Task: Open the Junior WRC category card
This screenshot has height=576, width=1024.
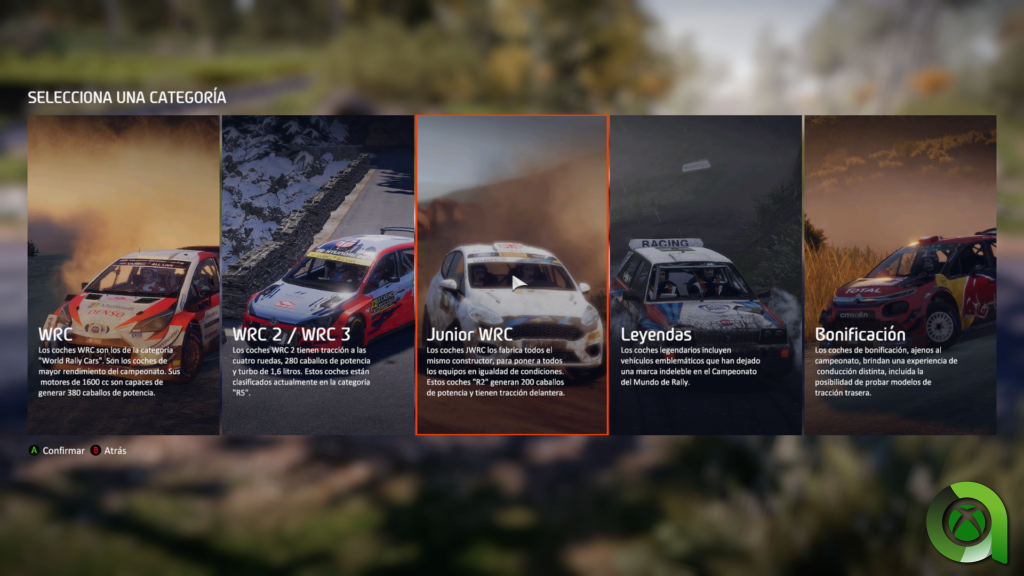Action: click(511, 275)
